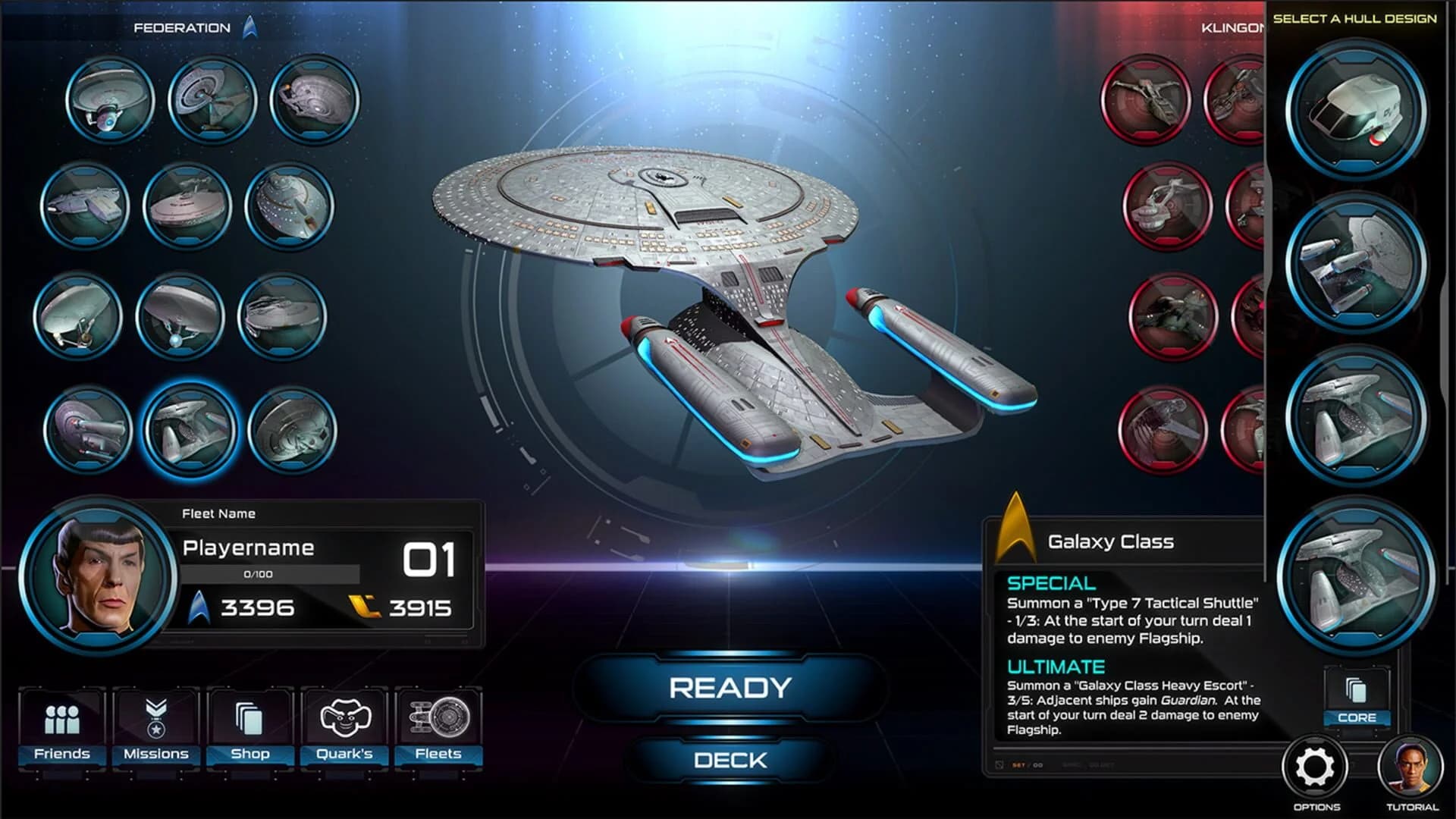Open the Shop
1456x819 pixels.
[250, 728]
